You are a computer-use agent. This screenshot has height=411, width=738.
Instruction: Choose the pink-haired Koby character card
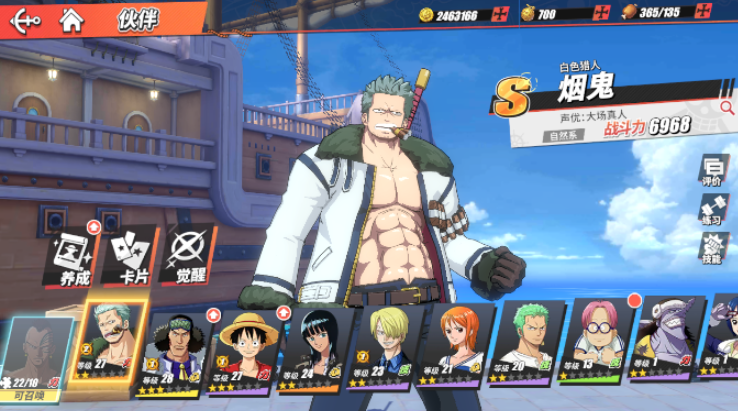point(598,349)
